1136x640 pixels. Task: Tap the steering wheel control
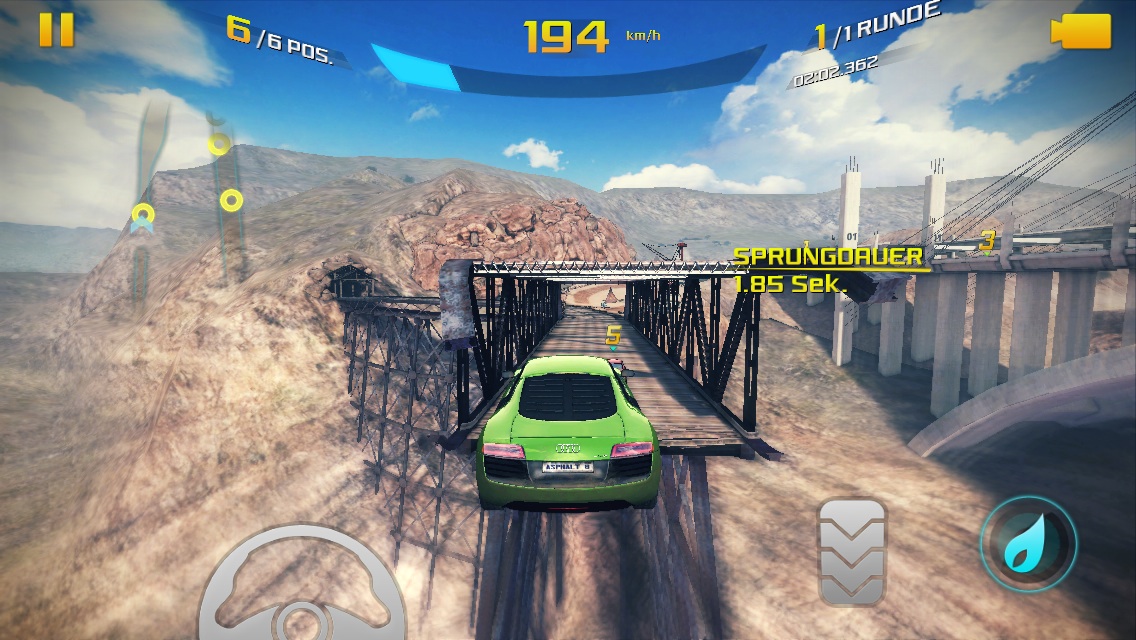pos(302,590)
